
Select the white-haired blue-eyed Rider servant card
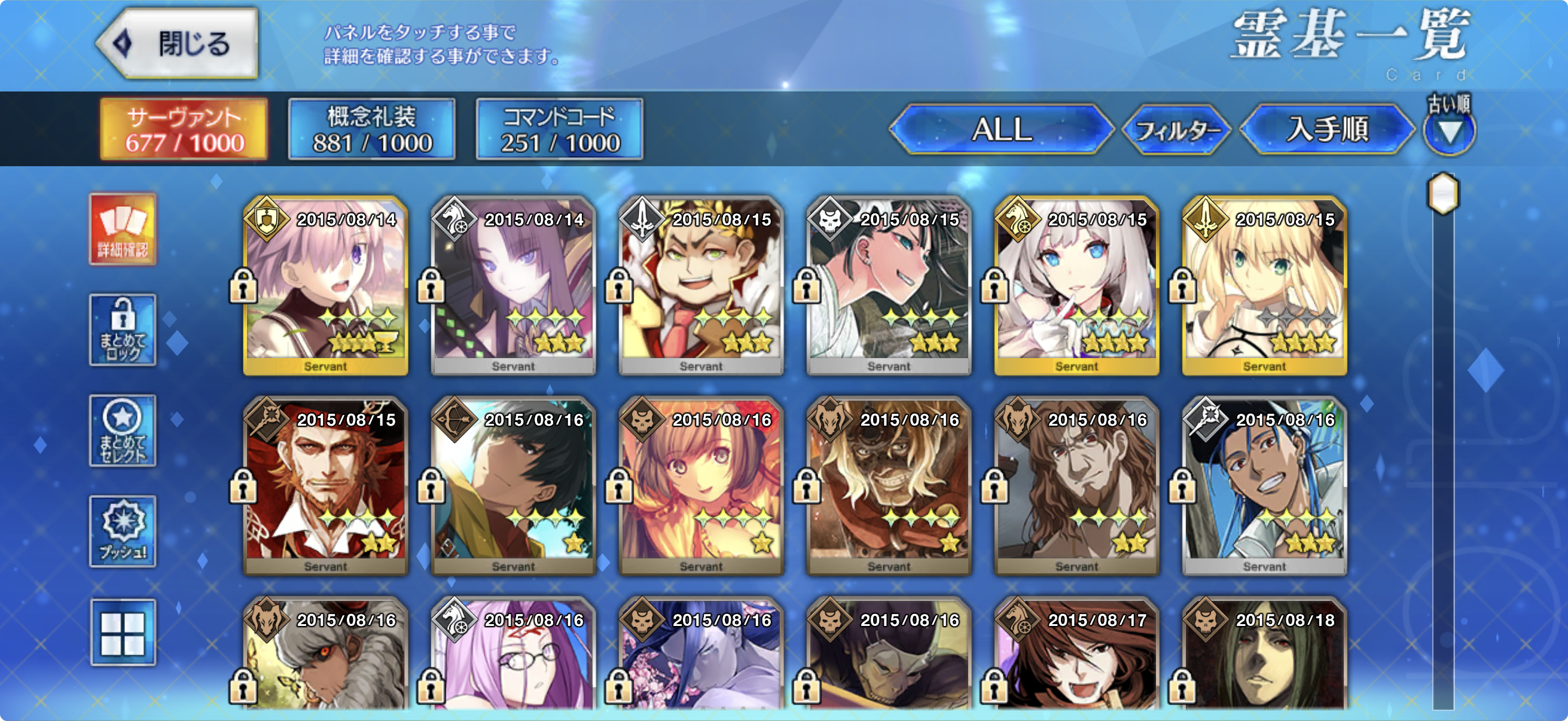click(x=1076, y=285)
